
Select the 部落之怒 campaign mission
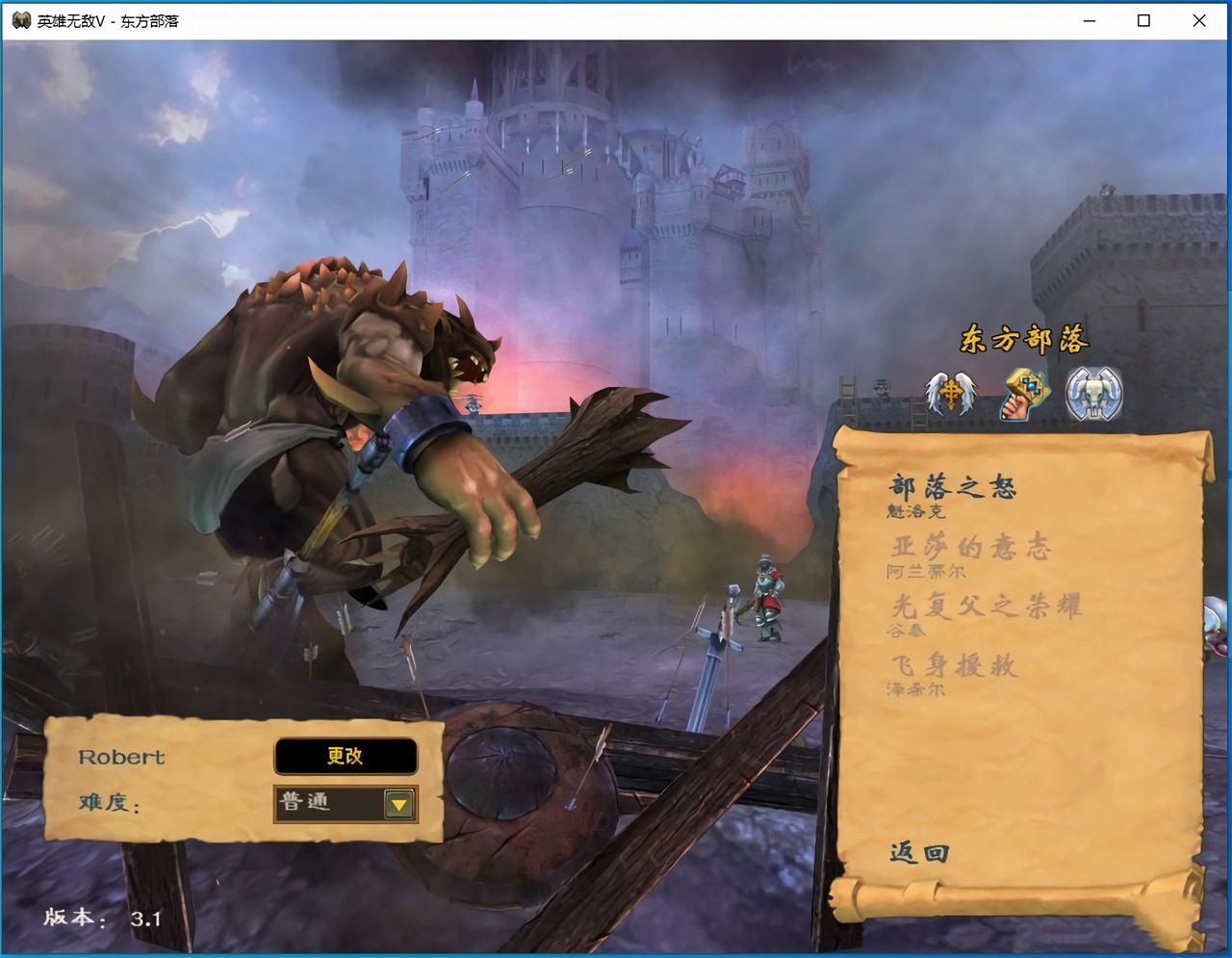(x=951, y=487)
